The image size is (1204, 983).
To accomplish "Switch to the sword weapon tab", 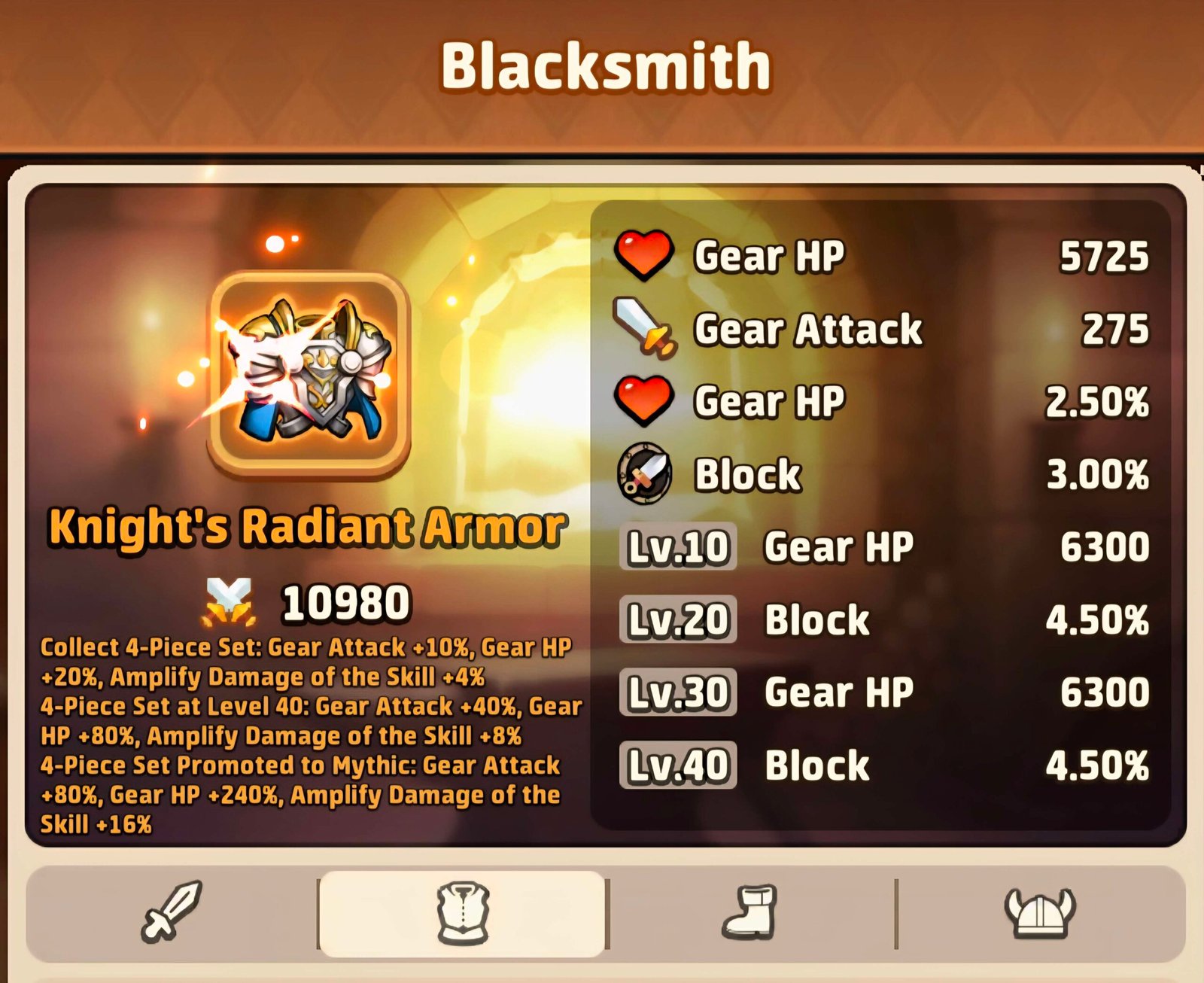I will pyautogui.click(x=172, y=912).
